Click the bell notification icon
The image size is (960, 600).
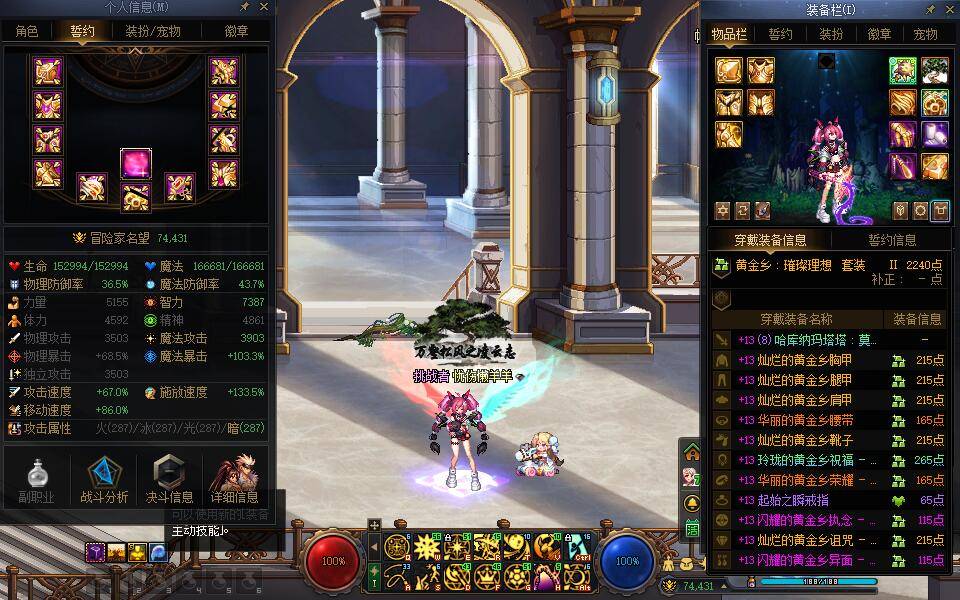click(x=691, y=502)
